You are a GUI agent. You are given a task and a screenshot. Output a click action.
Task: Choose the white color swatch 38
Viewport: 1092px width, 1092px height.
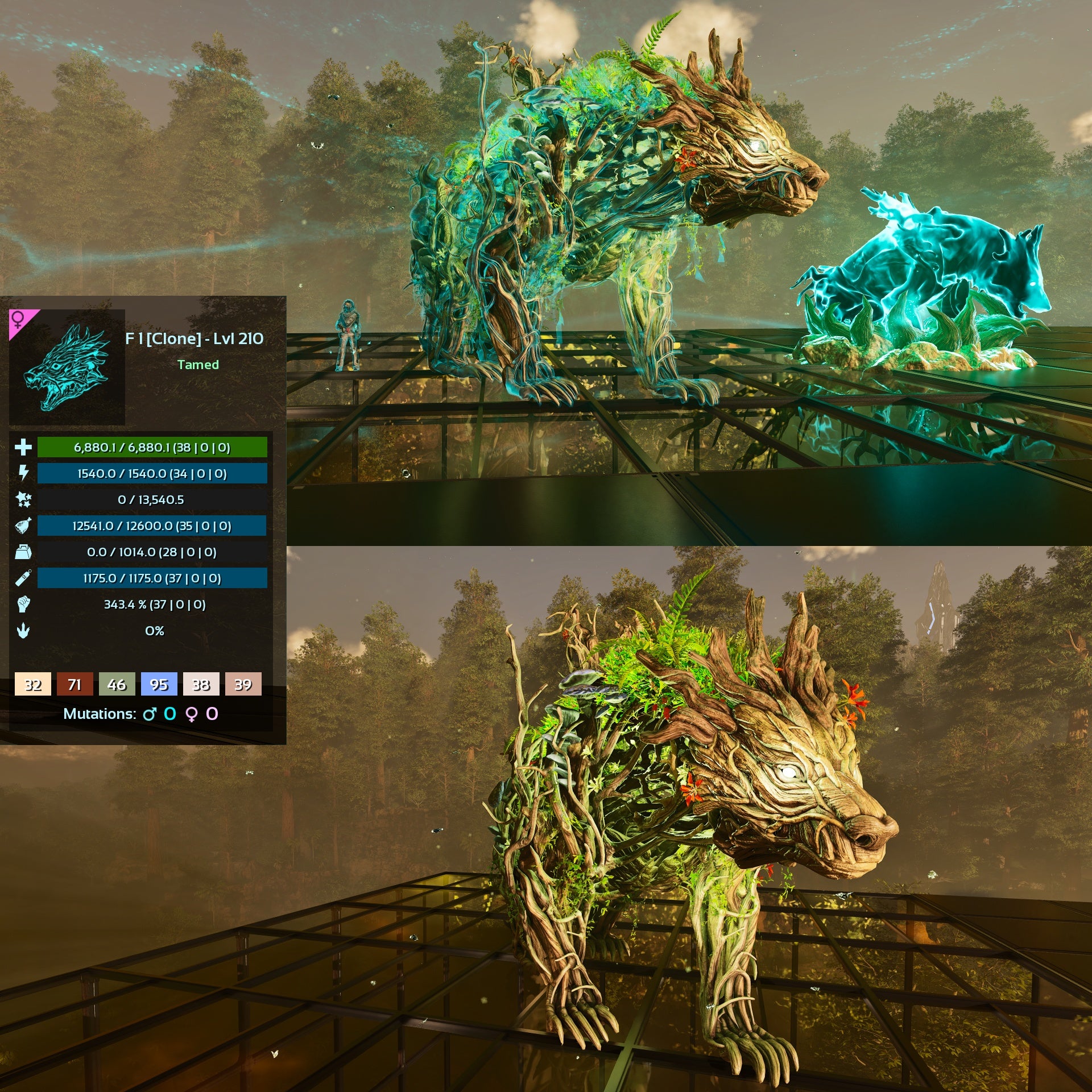[201, 684]
